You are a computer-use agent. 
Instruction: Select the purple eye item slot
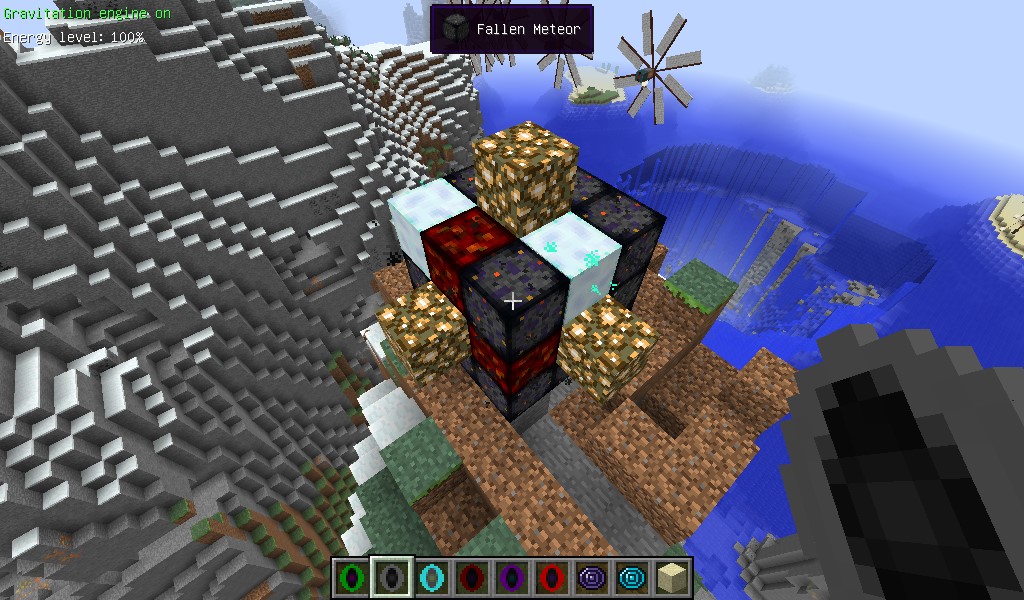[x=511, y=577]
